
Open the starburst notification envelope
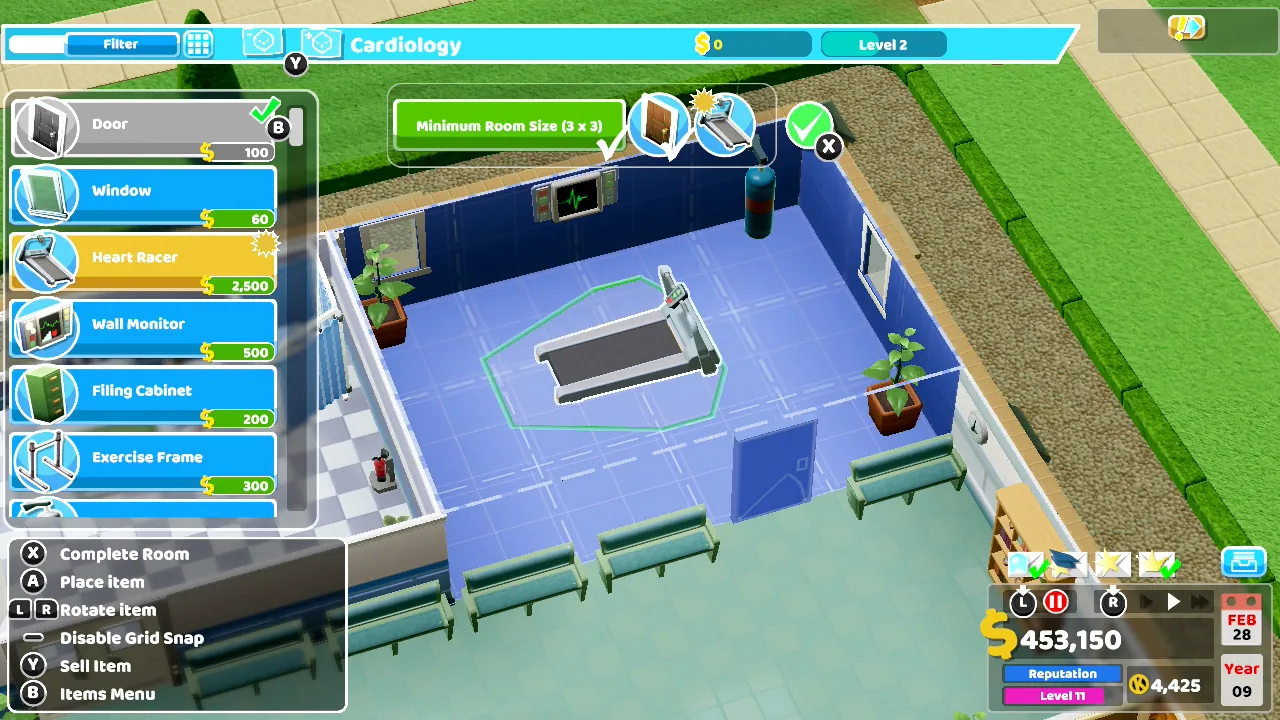pos(1113,565)
